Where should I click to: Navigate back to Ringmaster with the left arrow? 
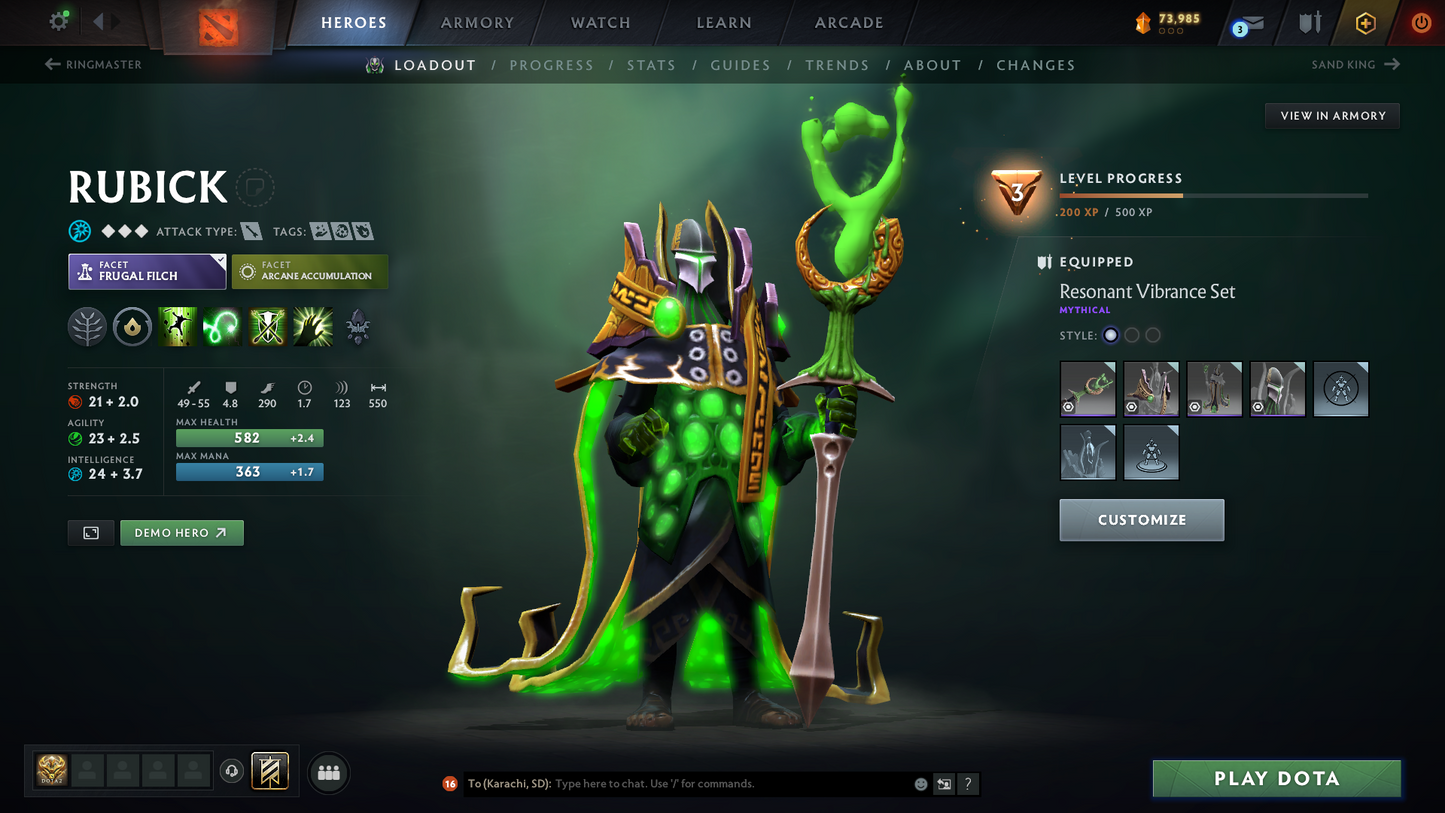(x=50, y=64)
